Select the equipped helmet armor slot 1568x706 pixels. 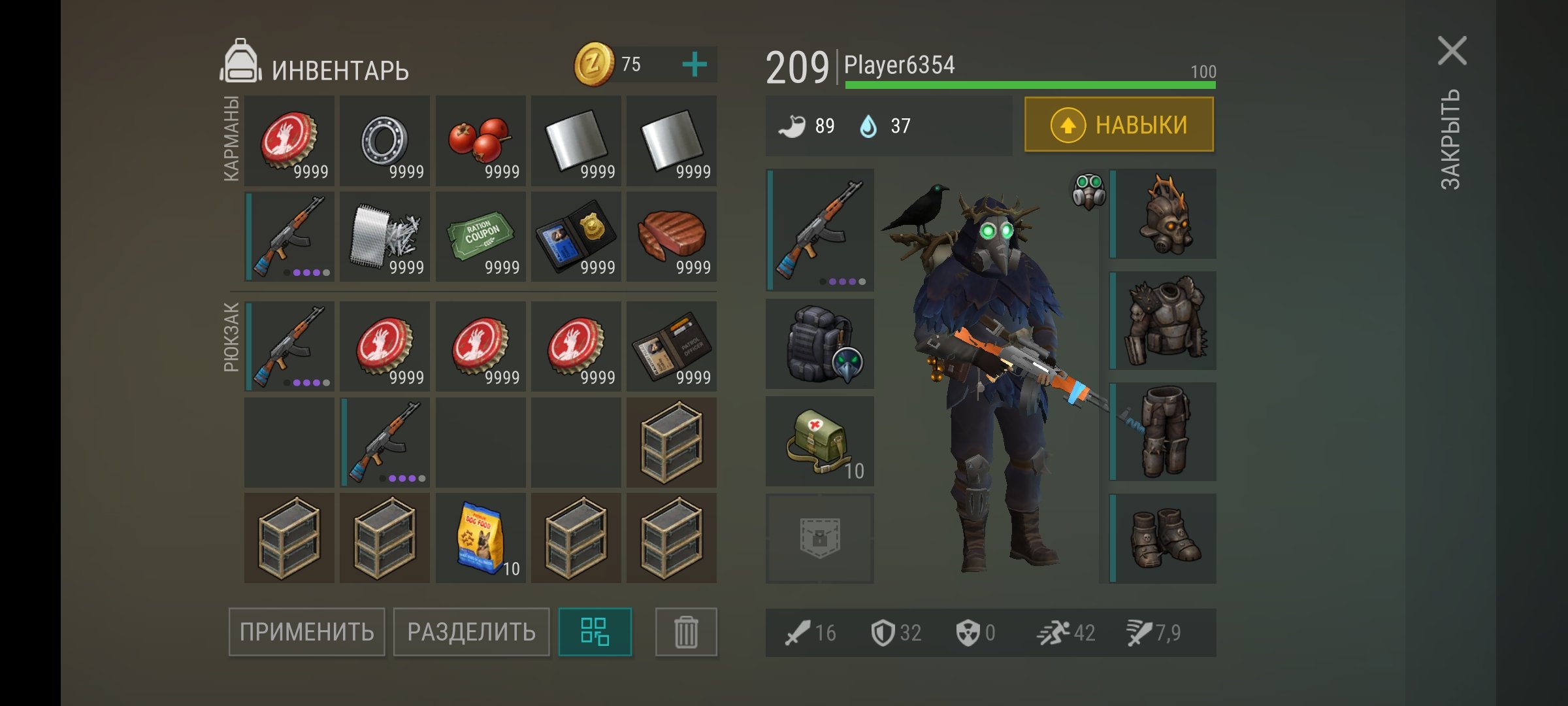[1165, 214]
